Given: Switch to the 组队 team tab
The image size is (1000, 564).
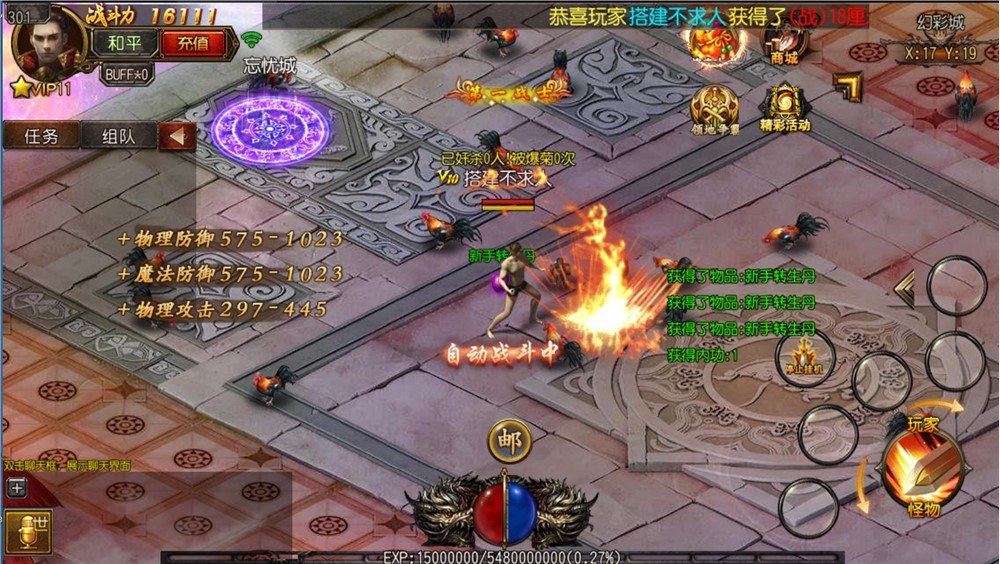Looking at the screenshot, I should pos(117,136).
